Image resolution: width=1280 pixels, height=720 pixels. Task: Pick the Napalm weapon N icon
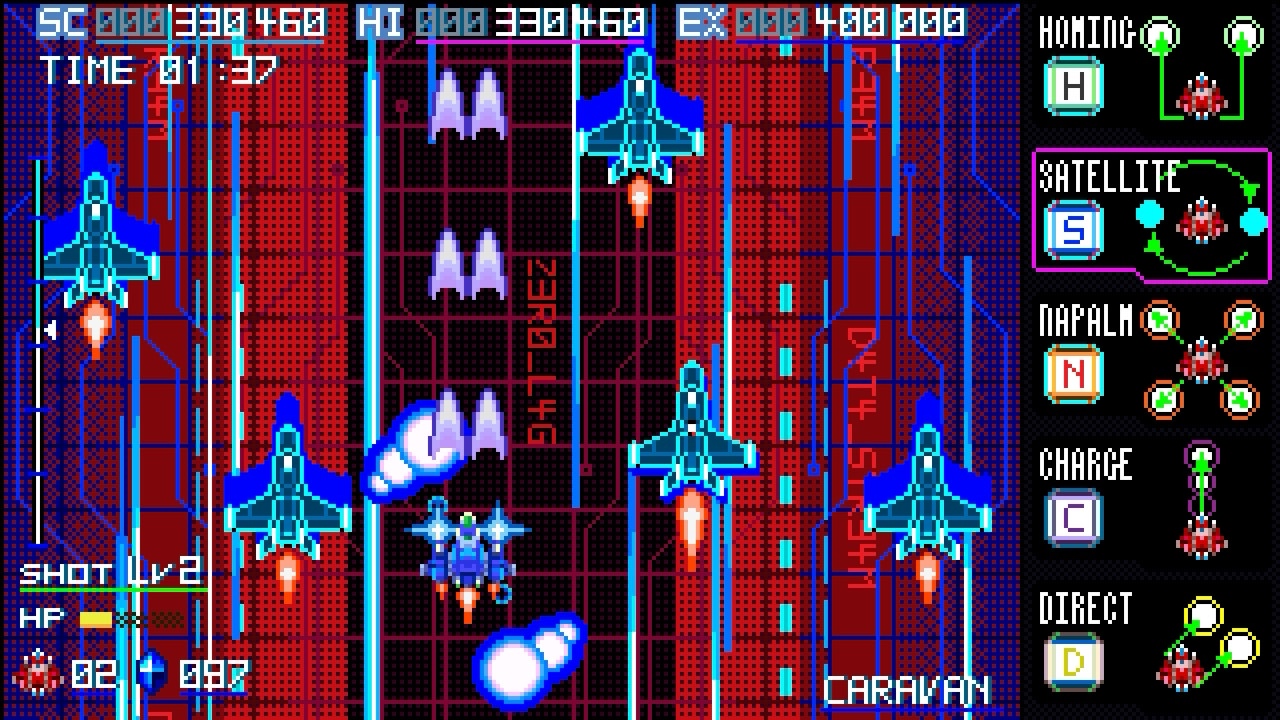coord(1073,374)
